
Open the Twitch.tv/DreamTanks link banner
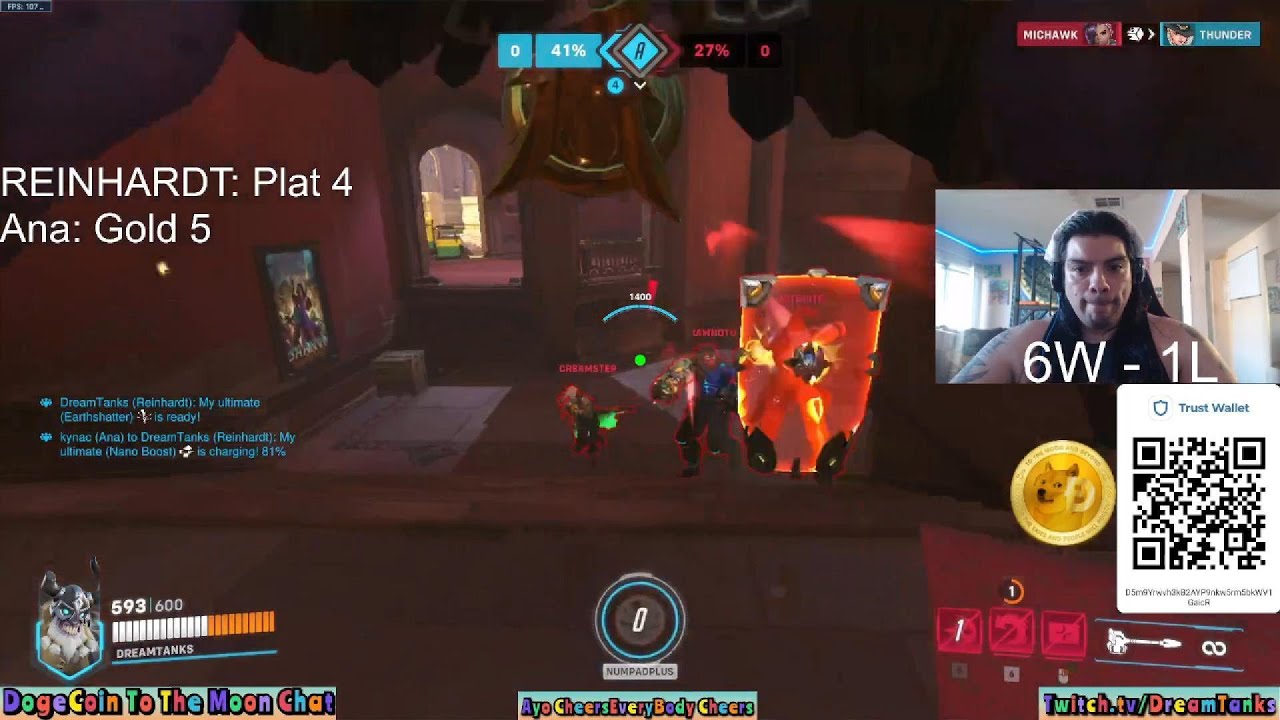[x=1158, y=704]
